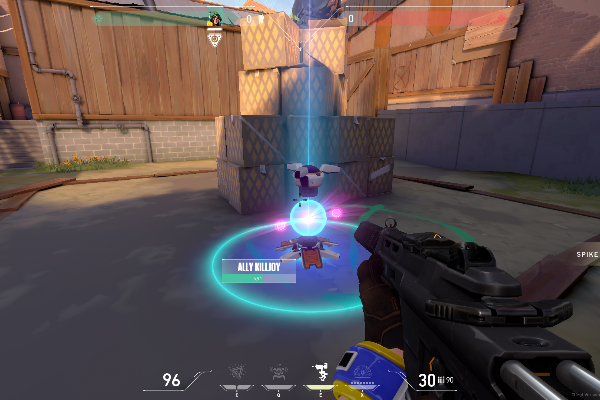Viewport: 600px width, 400px height.
Task: Select the Nanoswarm grenade ability icon
Action: coord(235,372)
